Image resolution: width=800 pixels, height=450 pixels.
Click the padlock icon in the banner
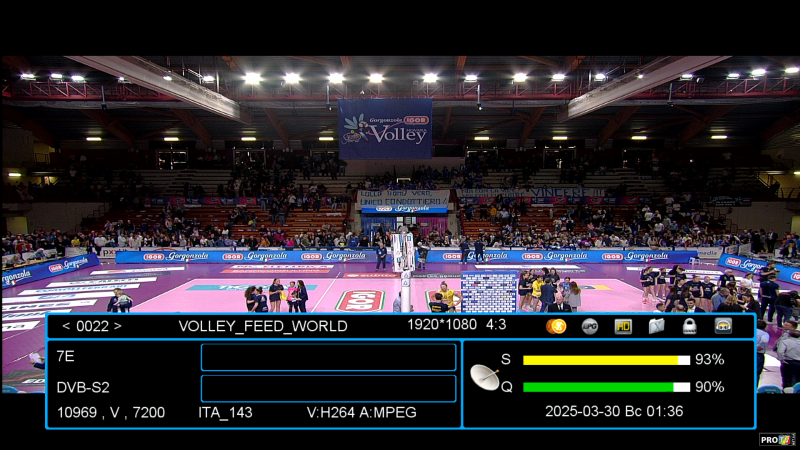[690, 326]
